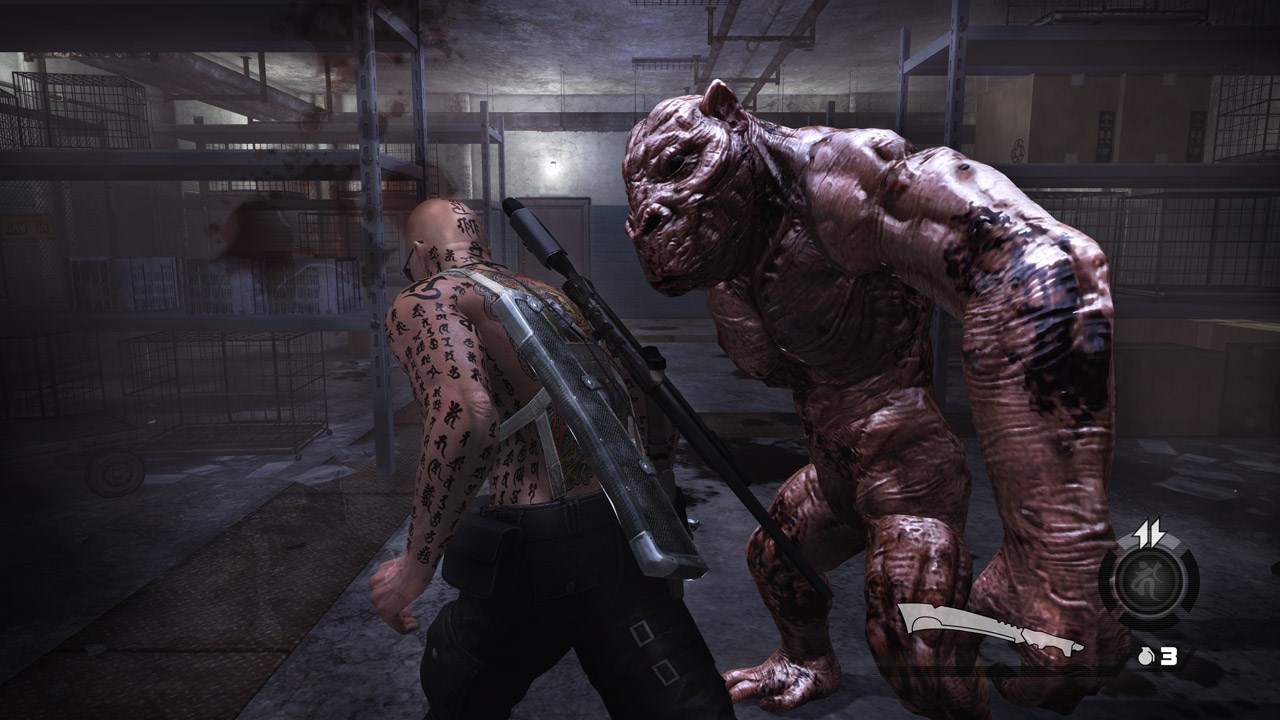The height and width of the screenshot is (720, 1280).
Task: Select the machete blade weapon icon
Action: 990,630
